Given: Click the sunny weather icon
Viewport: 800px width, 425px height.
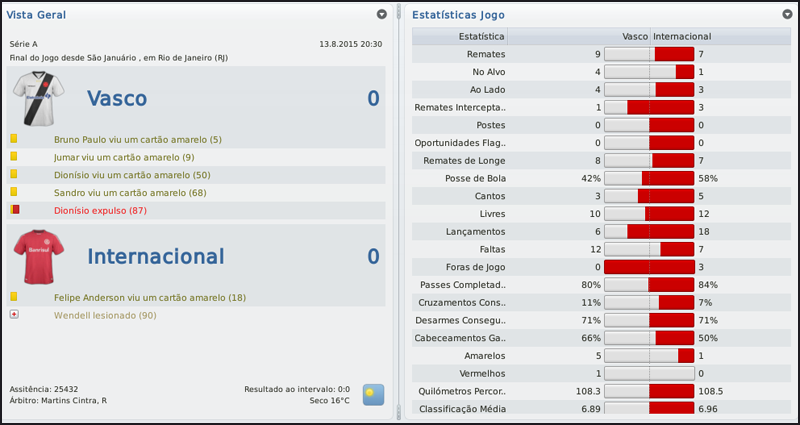Looking at the screenshot, I should 373,393.
